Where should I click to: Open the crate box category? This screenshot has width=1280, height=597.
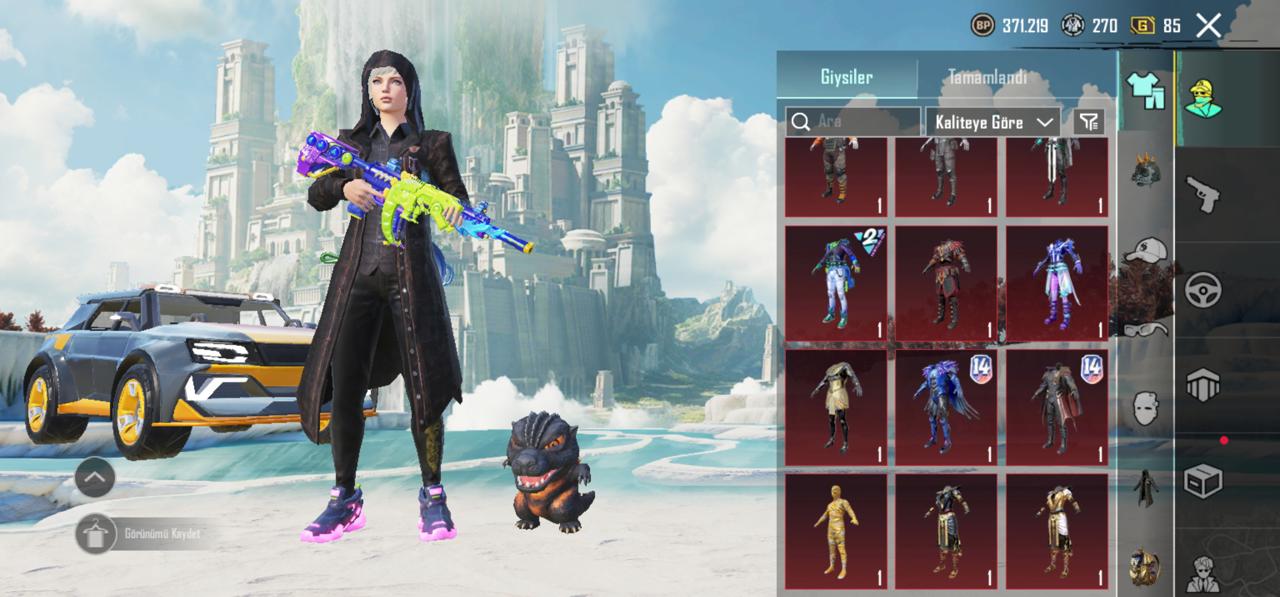click(x=1203, y=481)
